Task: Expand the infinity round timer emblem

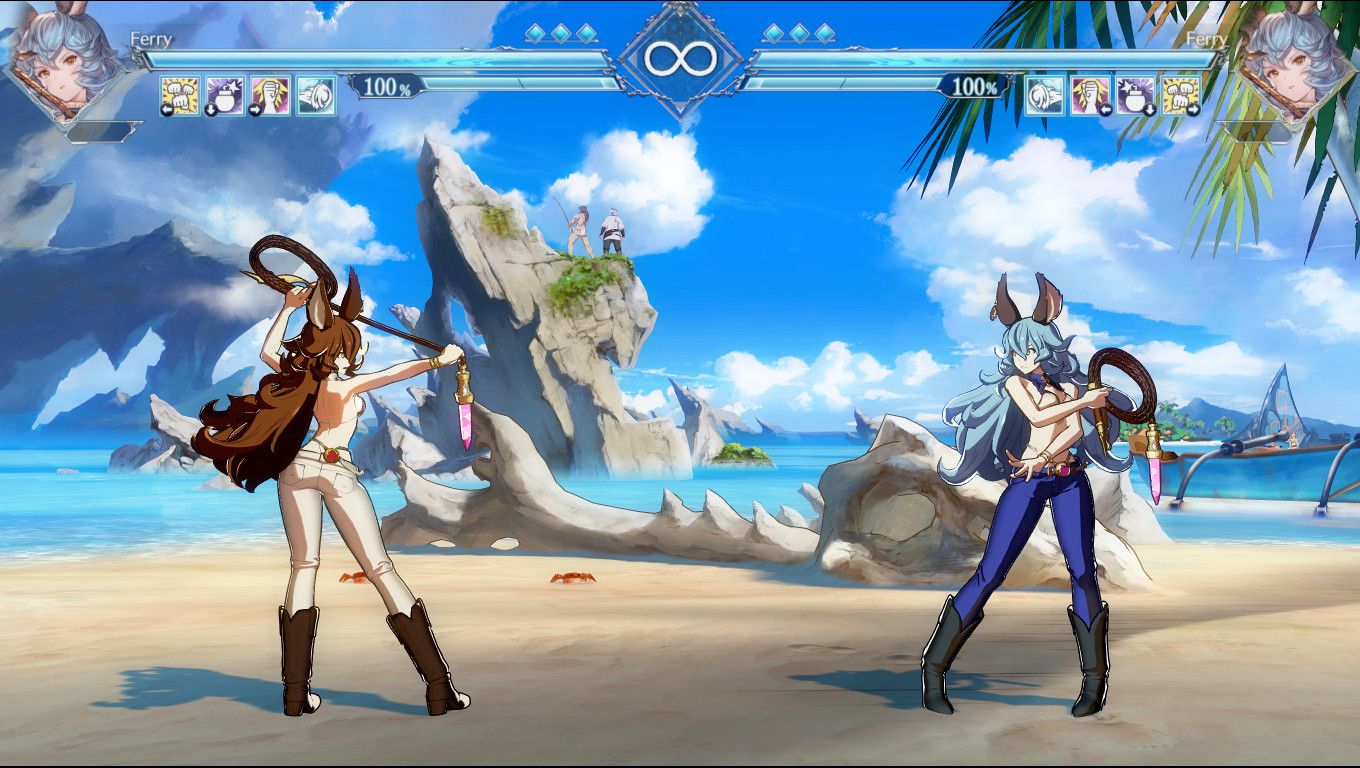Action: pos(680,58)
